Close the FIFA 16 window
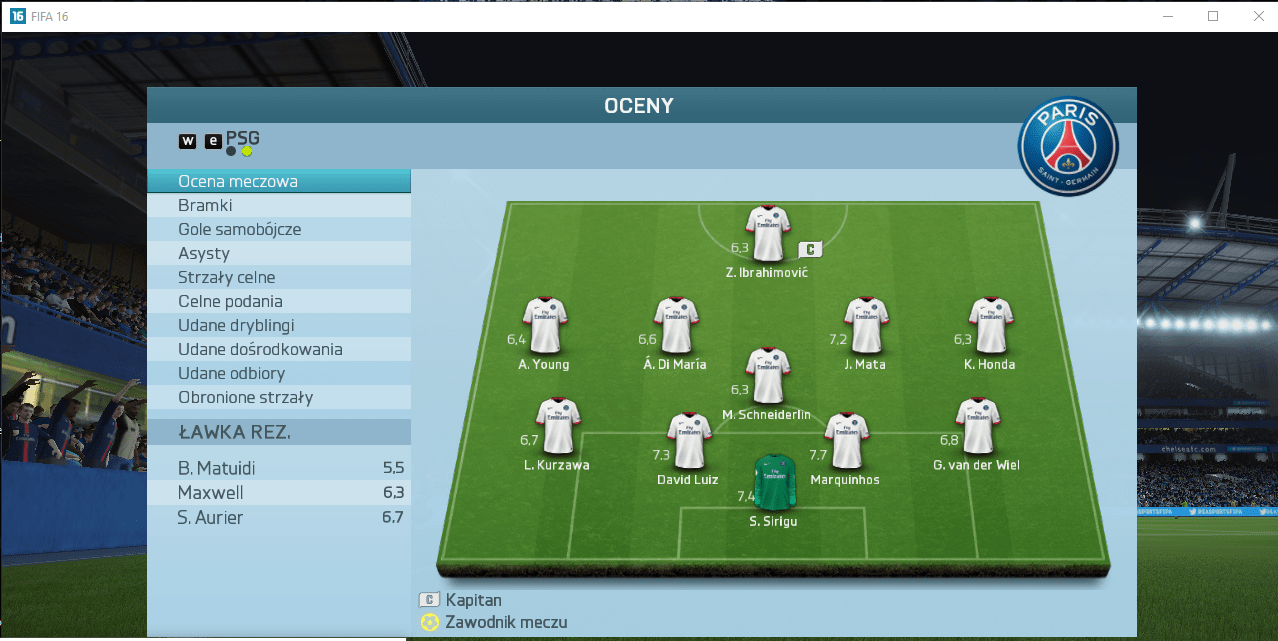Screen dimensions: 1278x641 point(1257,16)
